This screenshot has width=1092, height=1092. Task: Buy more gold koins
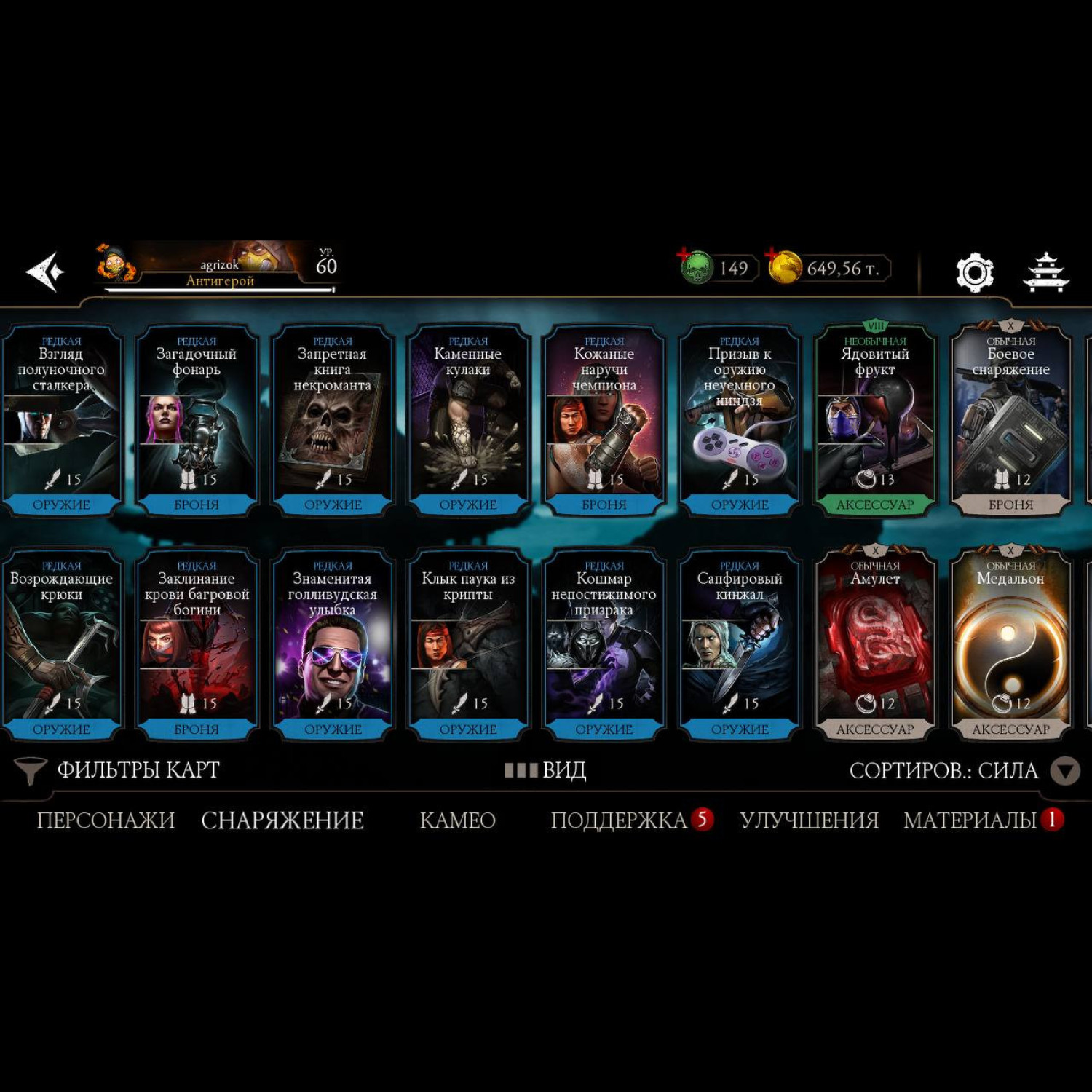784,267
